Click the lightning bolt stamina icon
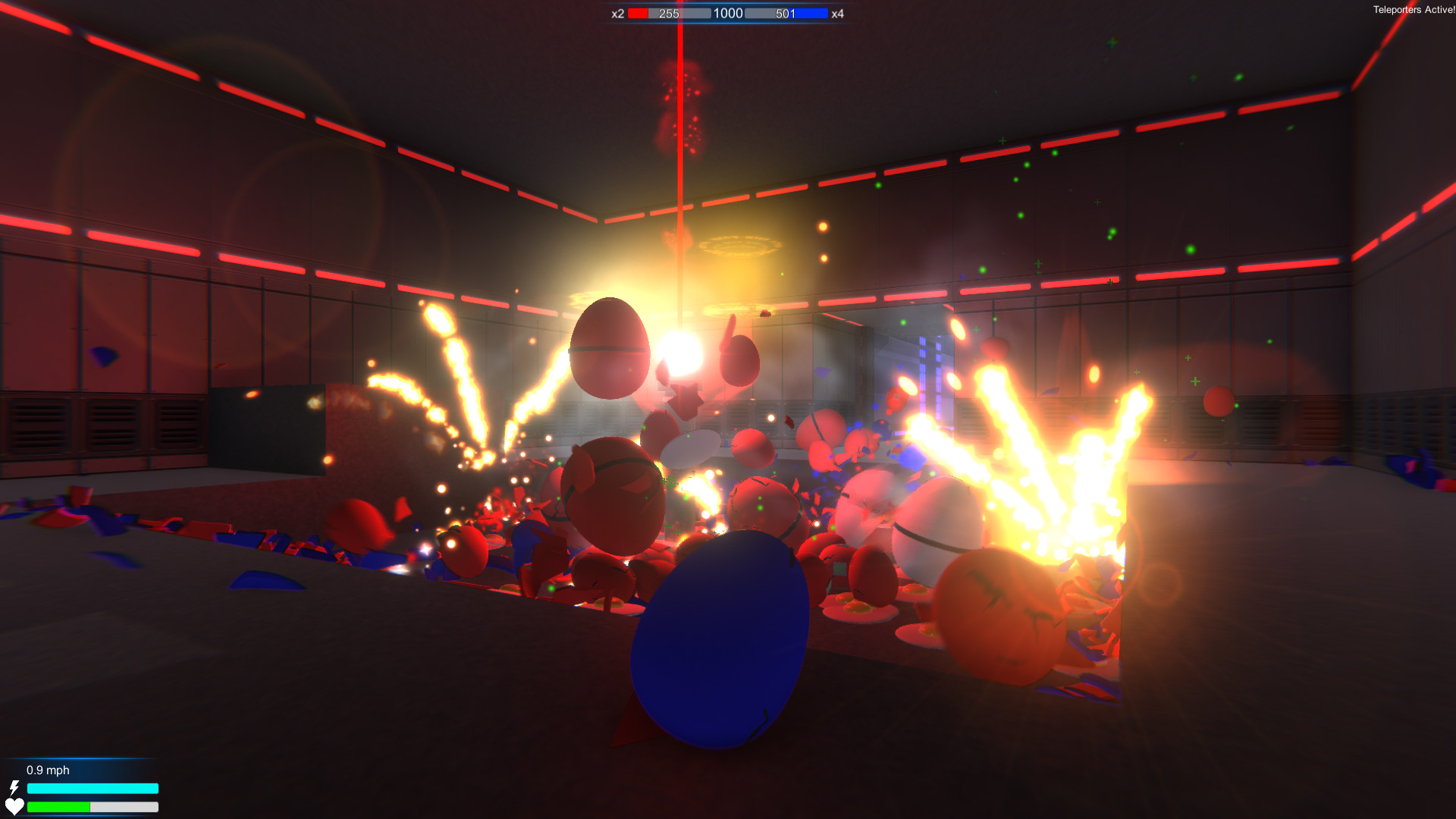 click(16, 788)
